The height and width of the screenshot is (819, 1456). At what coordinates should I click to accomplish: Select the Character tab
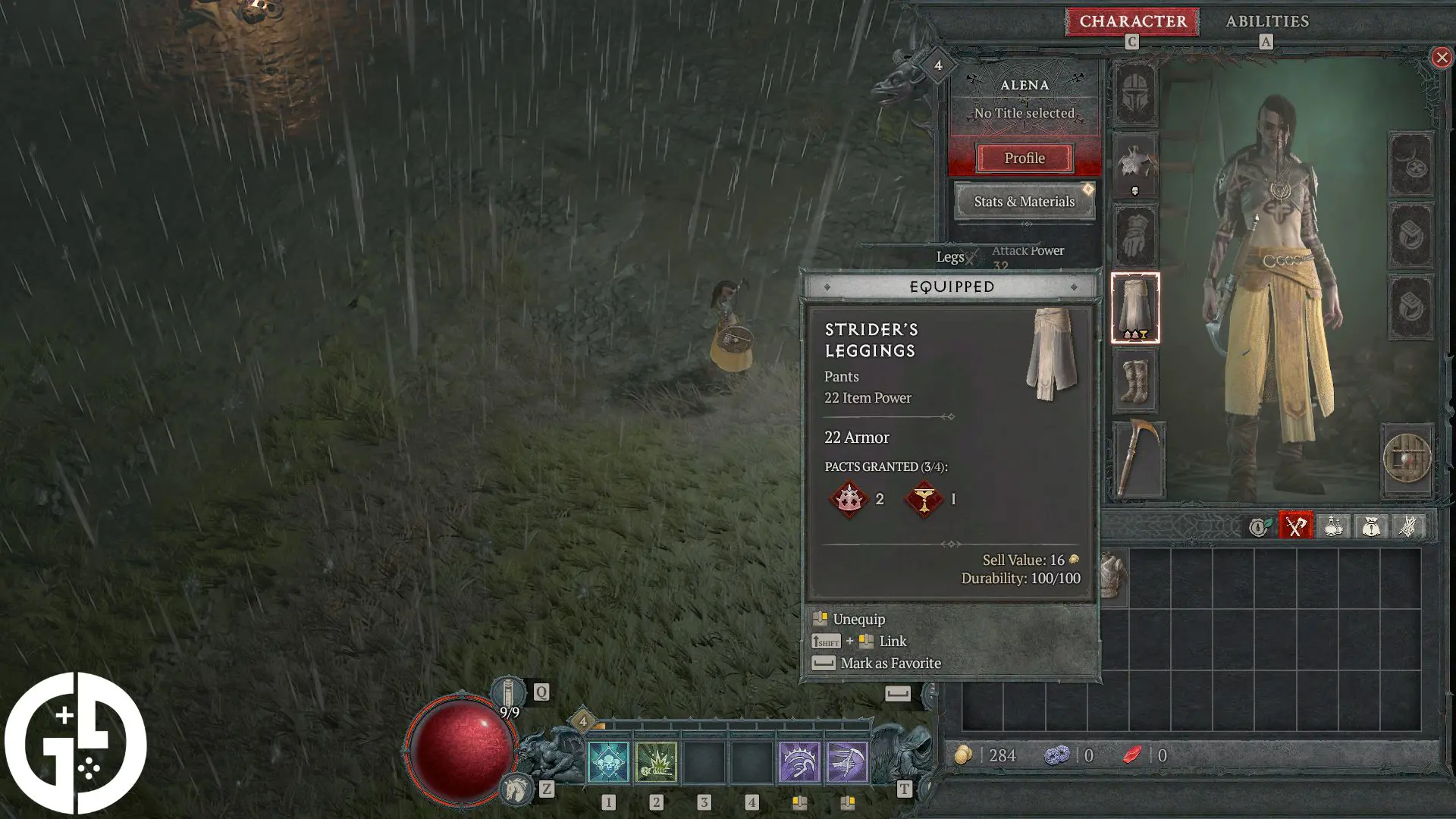[x=1131, y=21]
